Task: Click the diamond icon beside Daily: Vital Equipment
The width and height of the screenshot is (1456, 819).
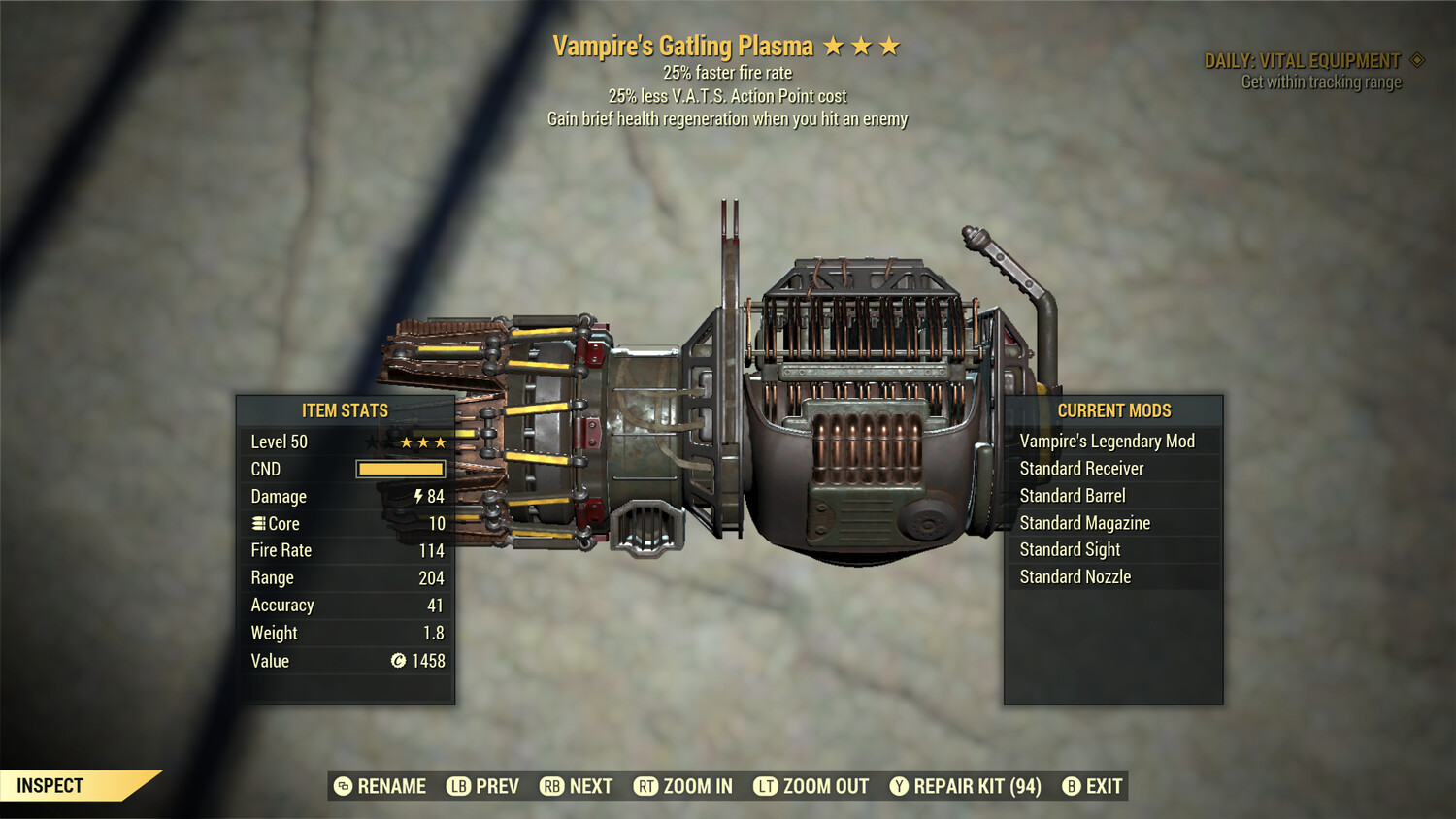Action: pos(1417,59)
